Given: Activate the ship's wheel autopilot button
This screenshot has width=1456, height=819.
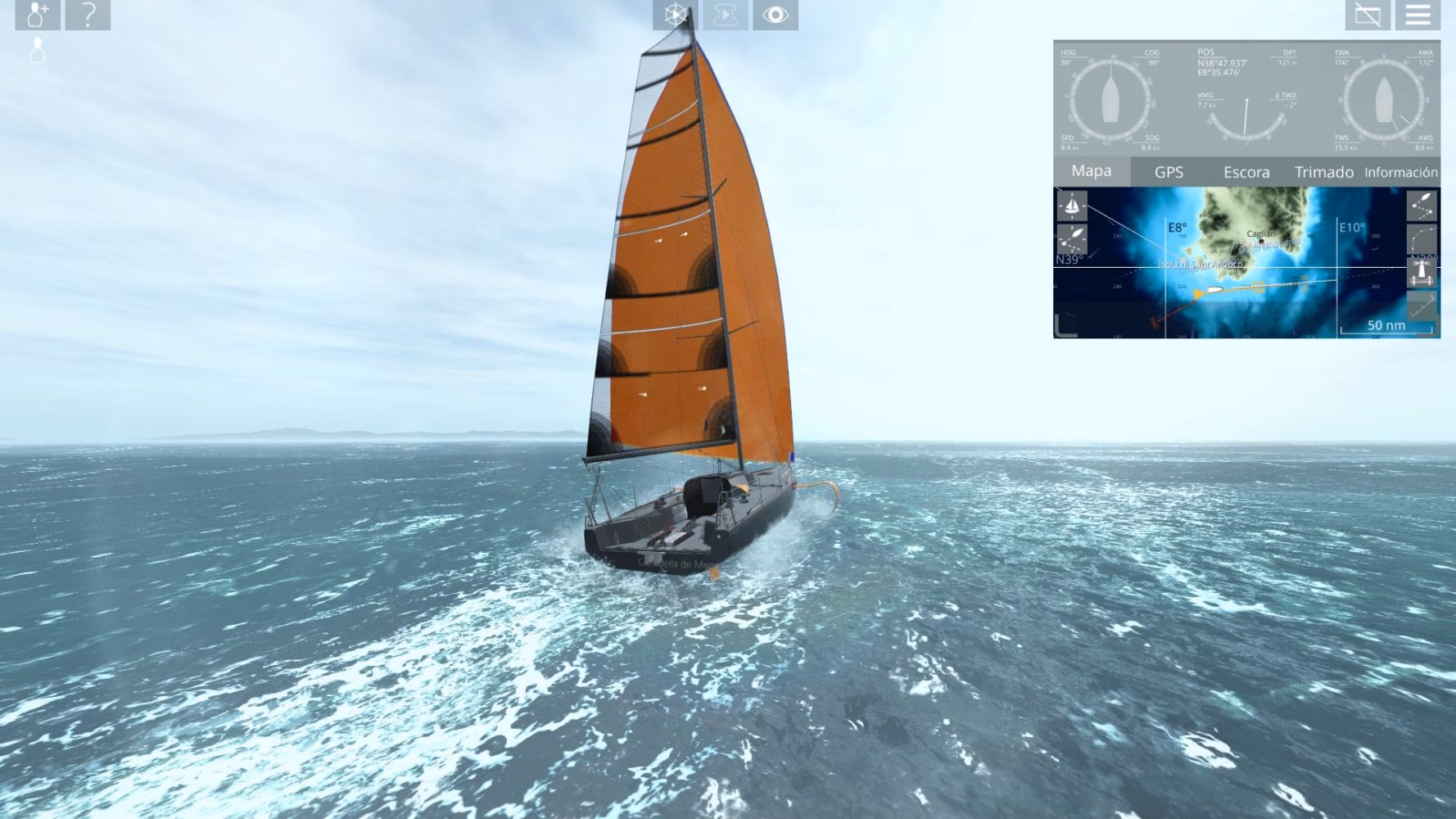Looking at the screenshot, I should click(x=675, y=15).
